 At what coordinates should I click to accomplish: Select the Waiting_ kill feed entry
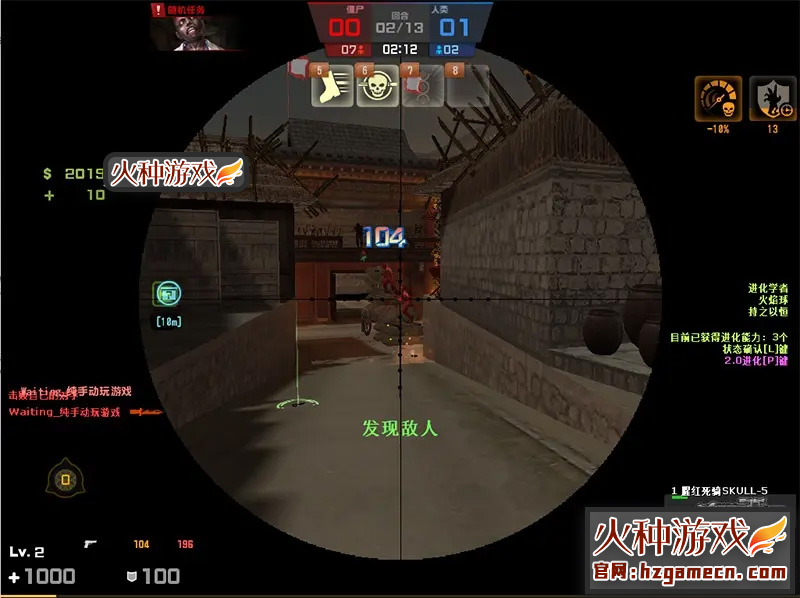(64, 411)
